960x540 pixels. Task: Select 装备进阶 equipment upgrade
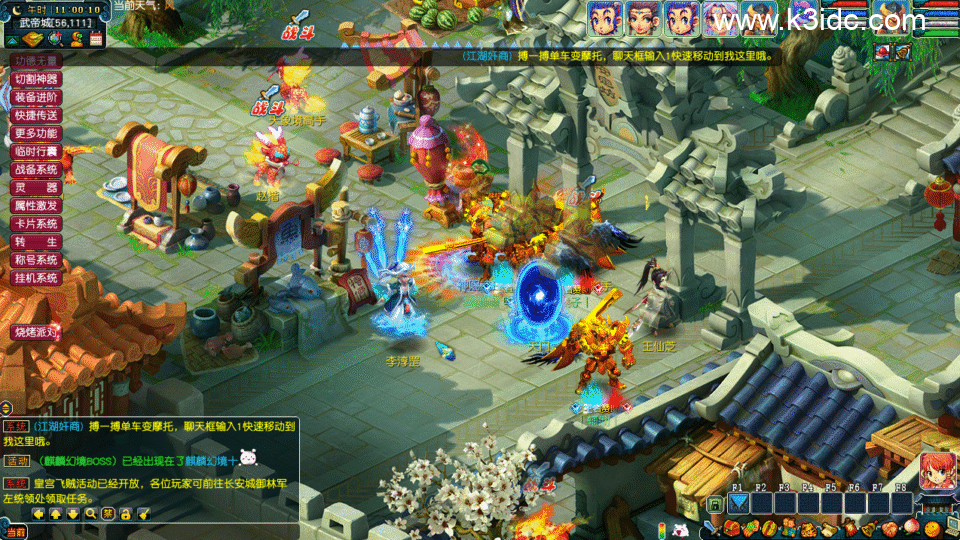(37, 97)
